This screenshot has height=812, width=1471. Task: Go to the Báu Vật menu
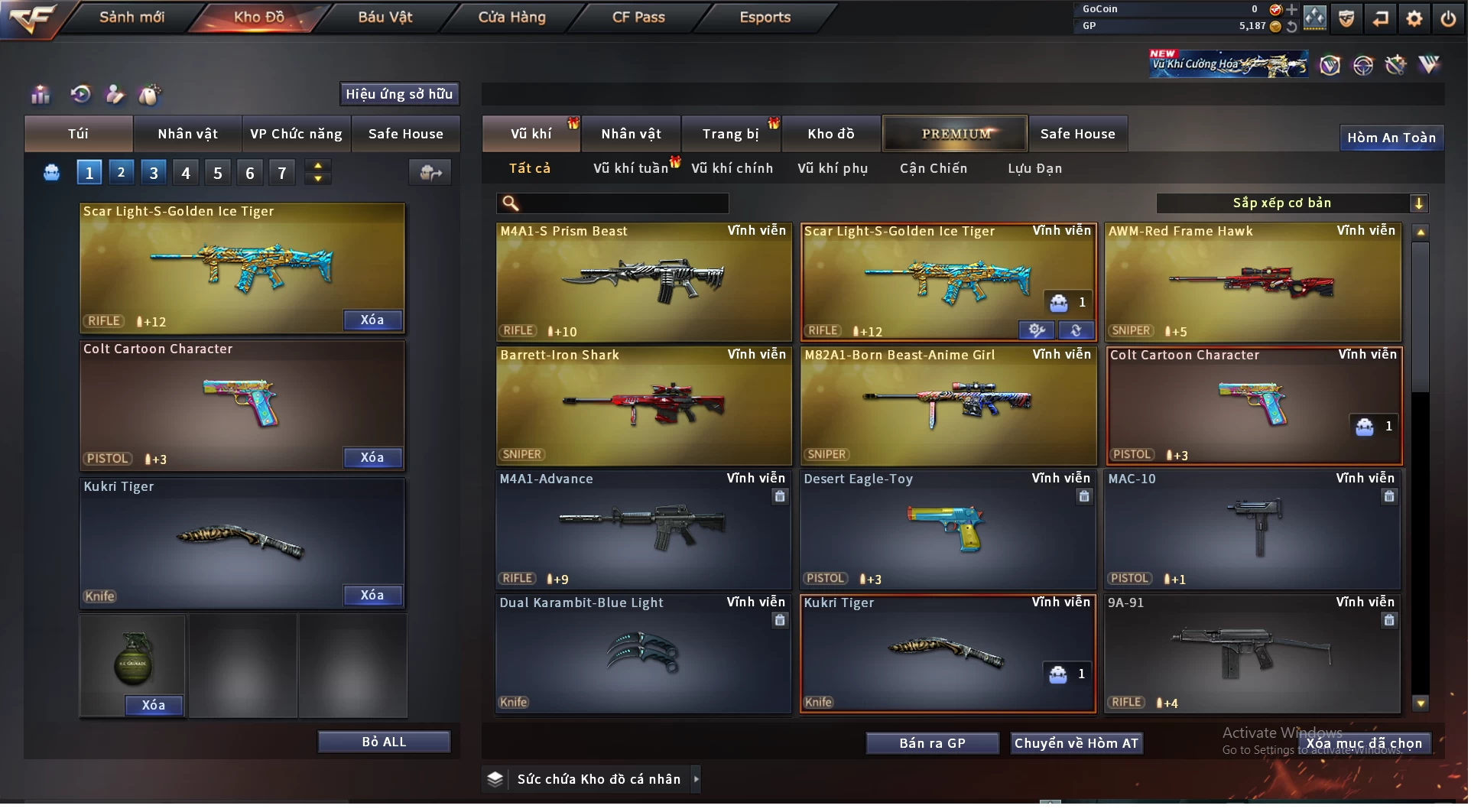[x=385, y=18]
